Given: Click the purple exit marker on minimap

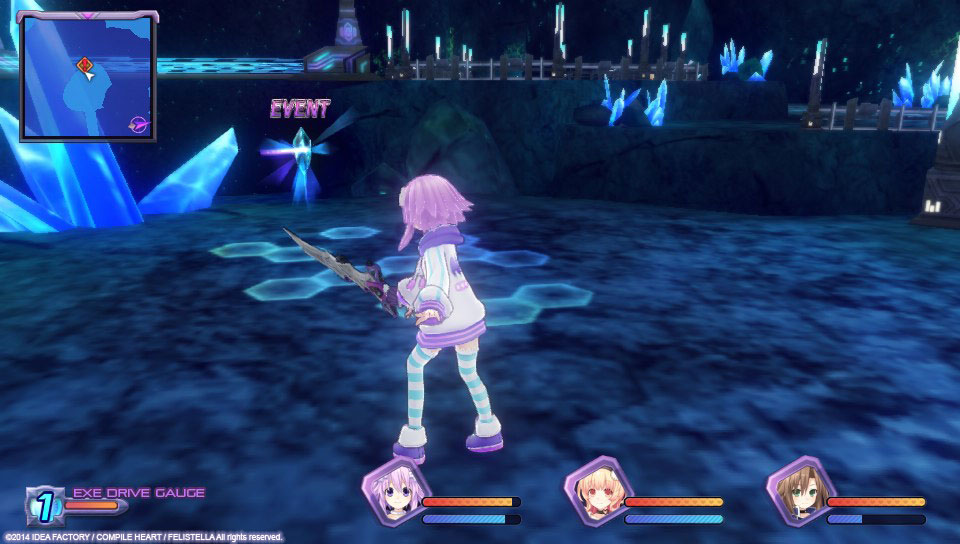Looking at the screenshot, I should [138, 123].
